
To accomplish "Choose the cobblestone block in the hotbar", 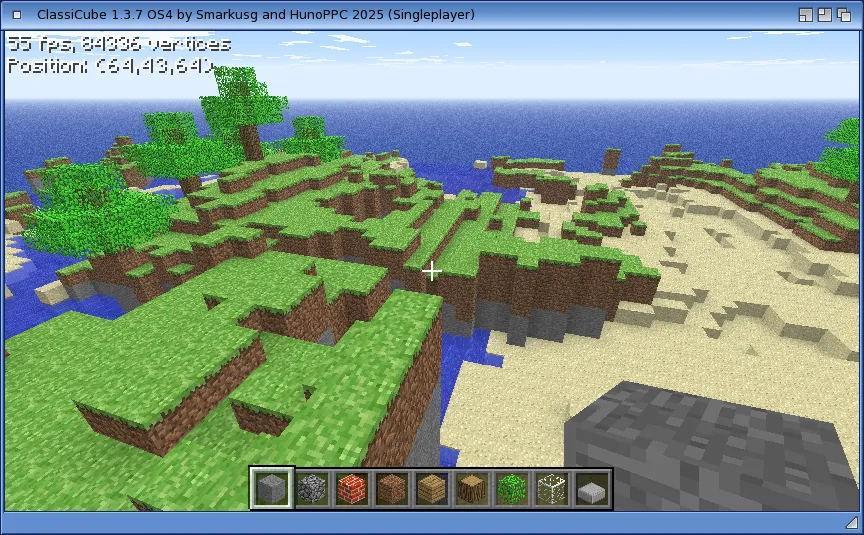I will click(312, 489).
